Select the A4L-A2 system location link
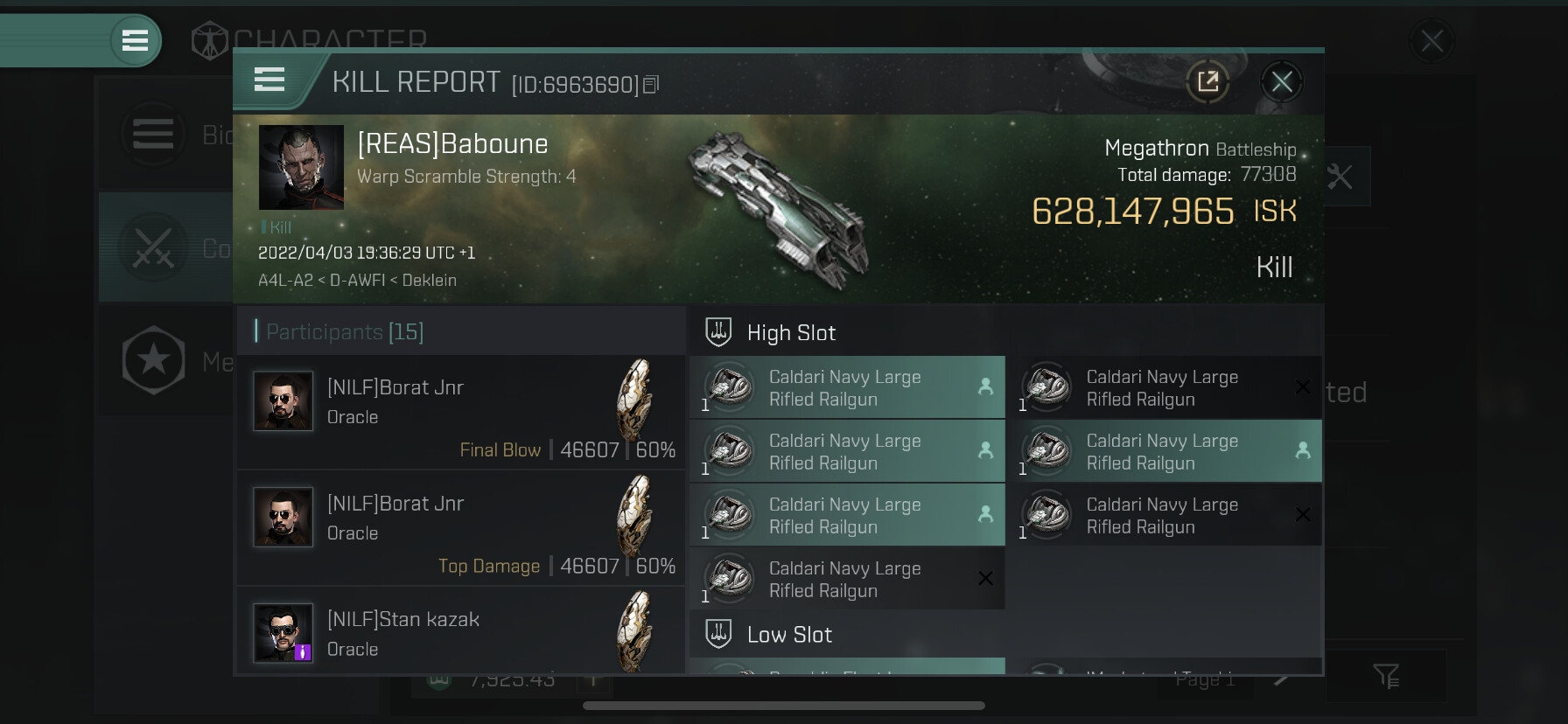The height and width of the screenshot is (724, 1568). point(285,281)
